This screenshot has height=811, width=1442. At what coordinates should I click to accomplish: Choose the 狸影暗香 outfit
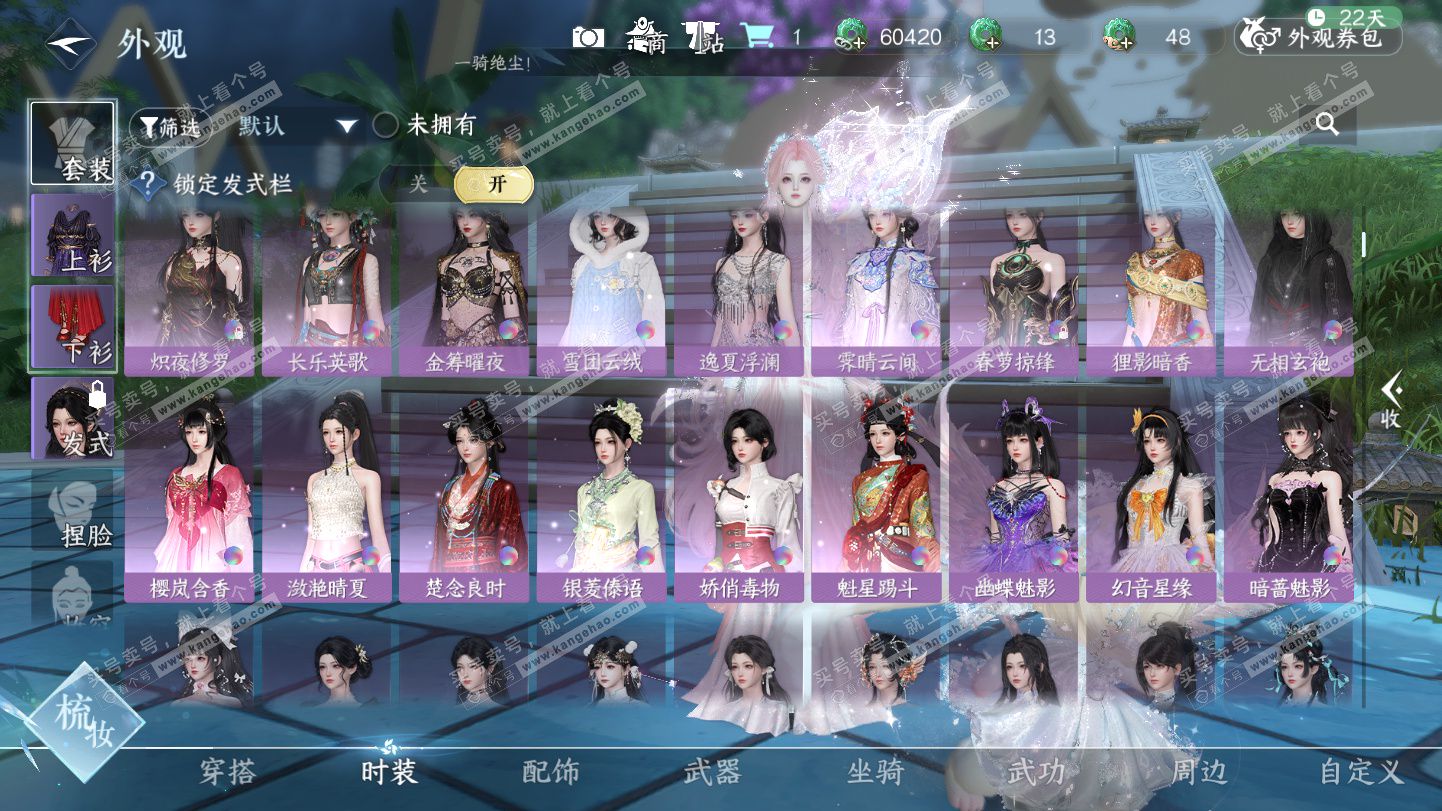[x=1151, y=288]
